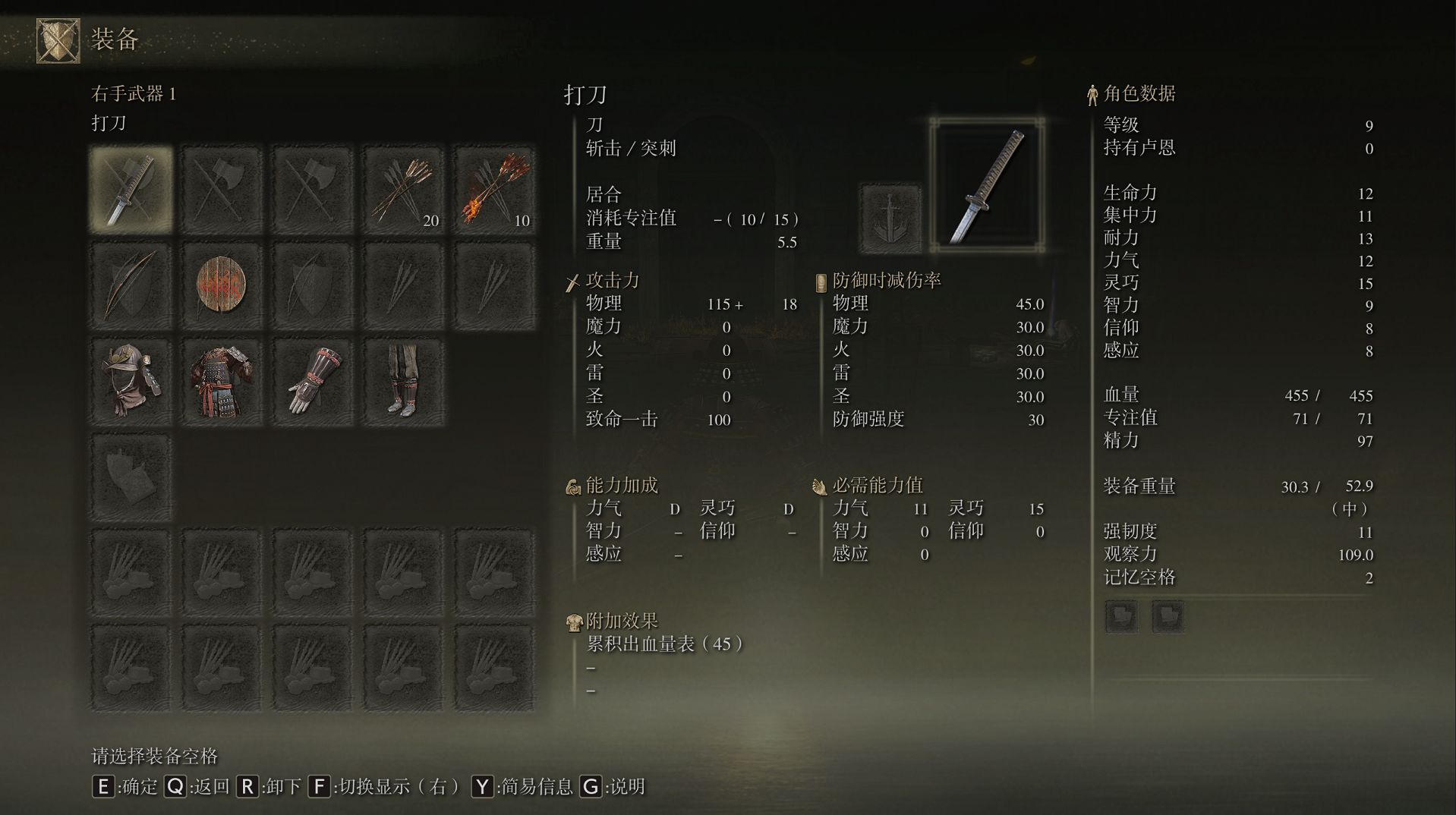Screen dimensions: 1456x815
Task: Select the Uchigatana right-hand weapon slot
Action: 131,188
